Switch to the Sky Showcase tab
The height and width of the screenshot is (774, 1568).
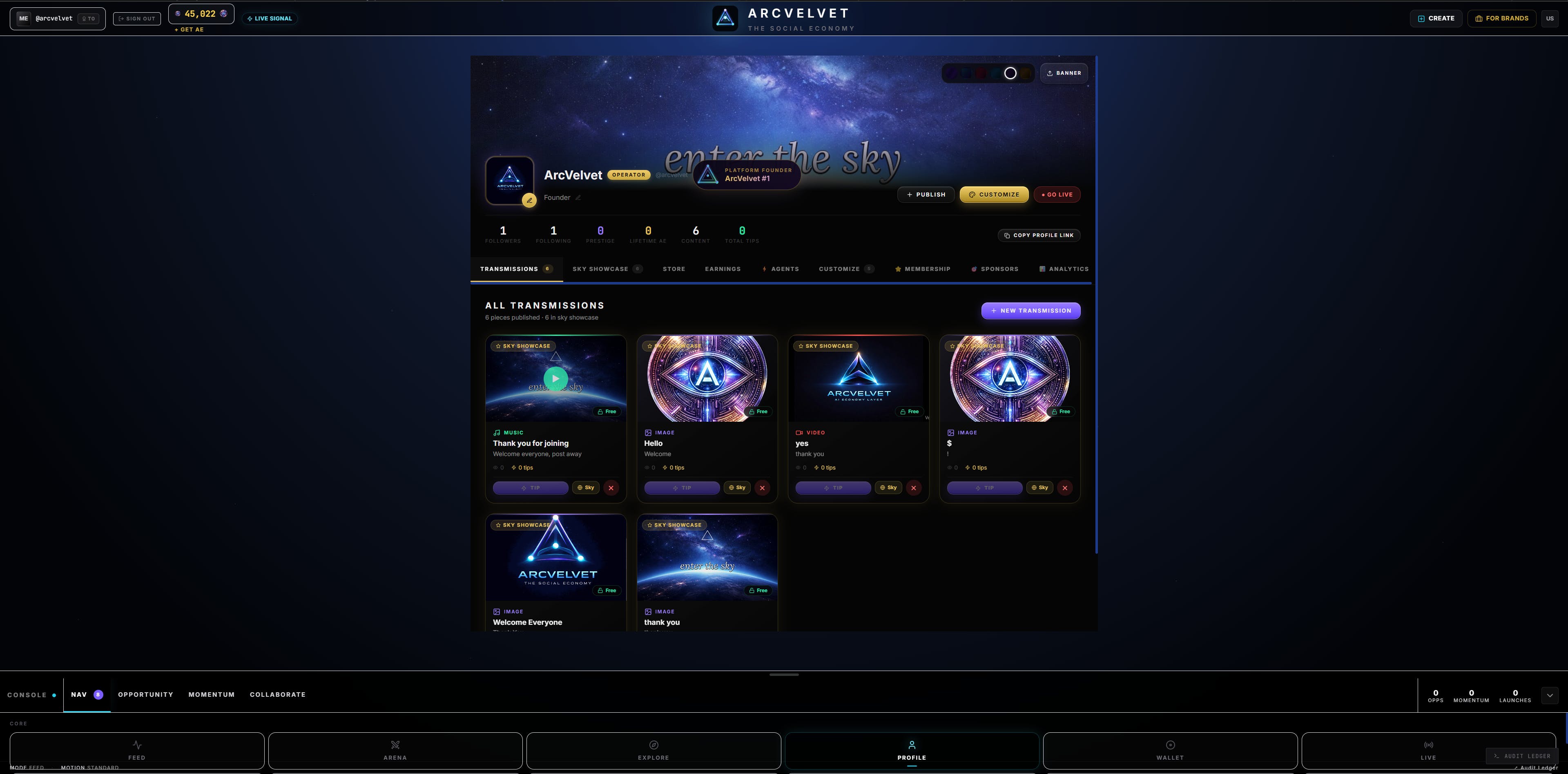click(x=600, y=269)
